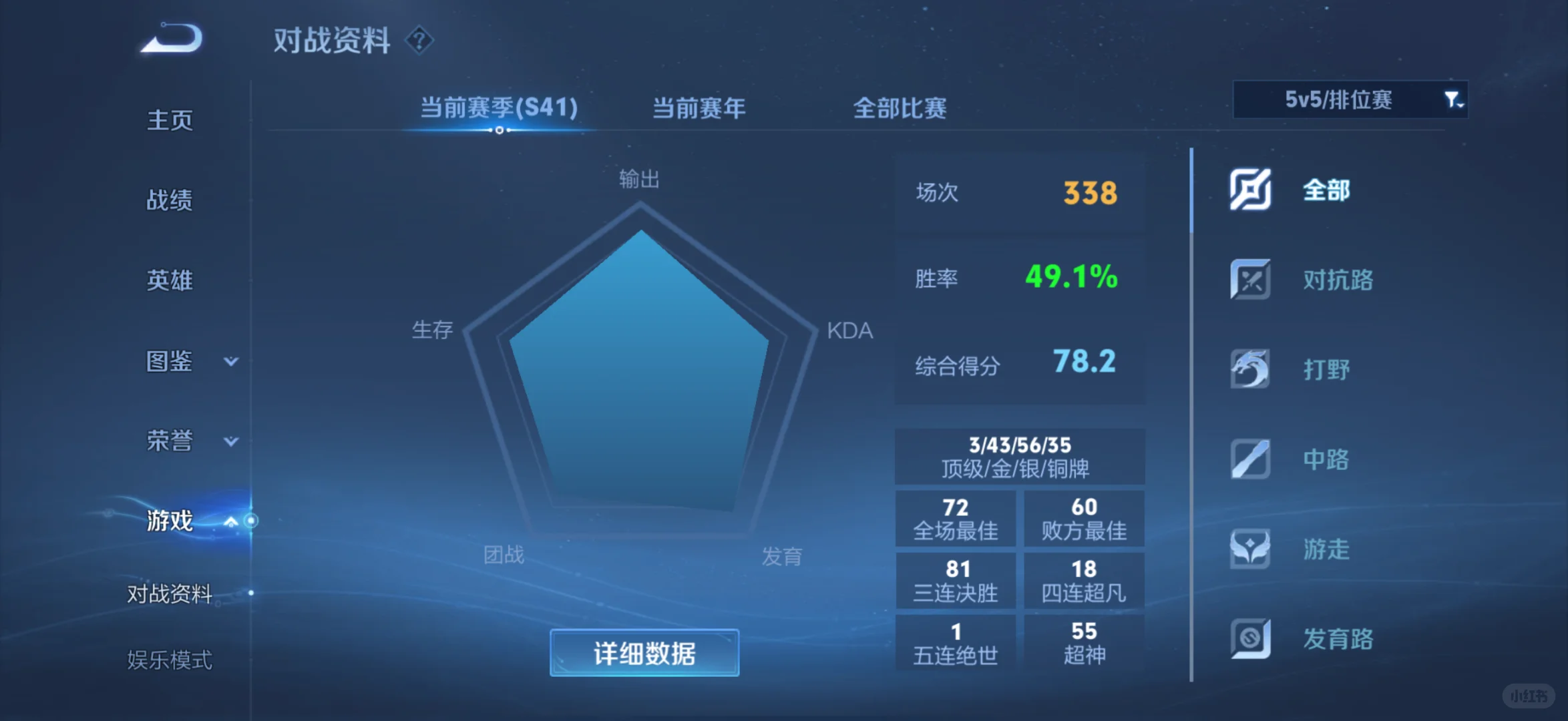Screen dimensions: 1568x721
Task: Open the help icon beside 对战资料 title
Action: 419,41
